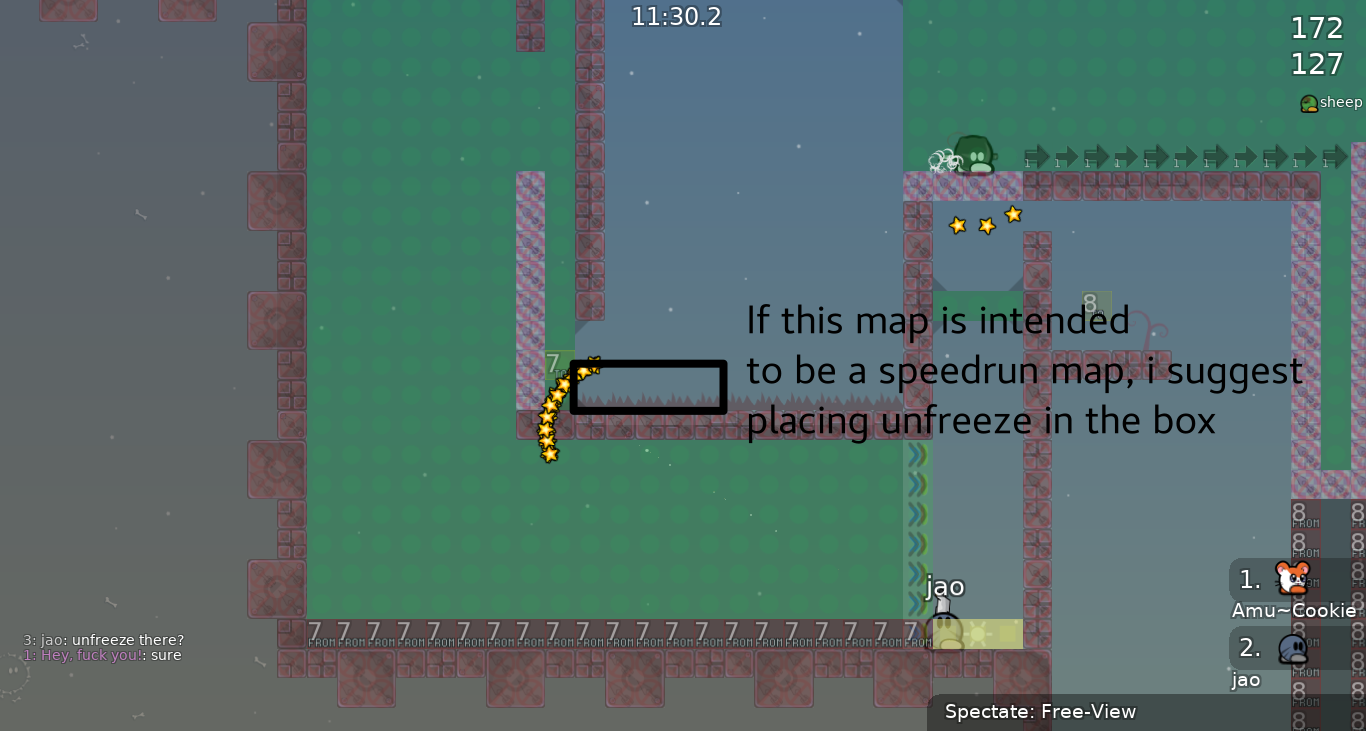
Task: Click the Amu~Cookie name label
Action: click(1294, 610)
